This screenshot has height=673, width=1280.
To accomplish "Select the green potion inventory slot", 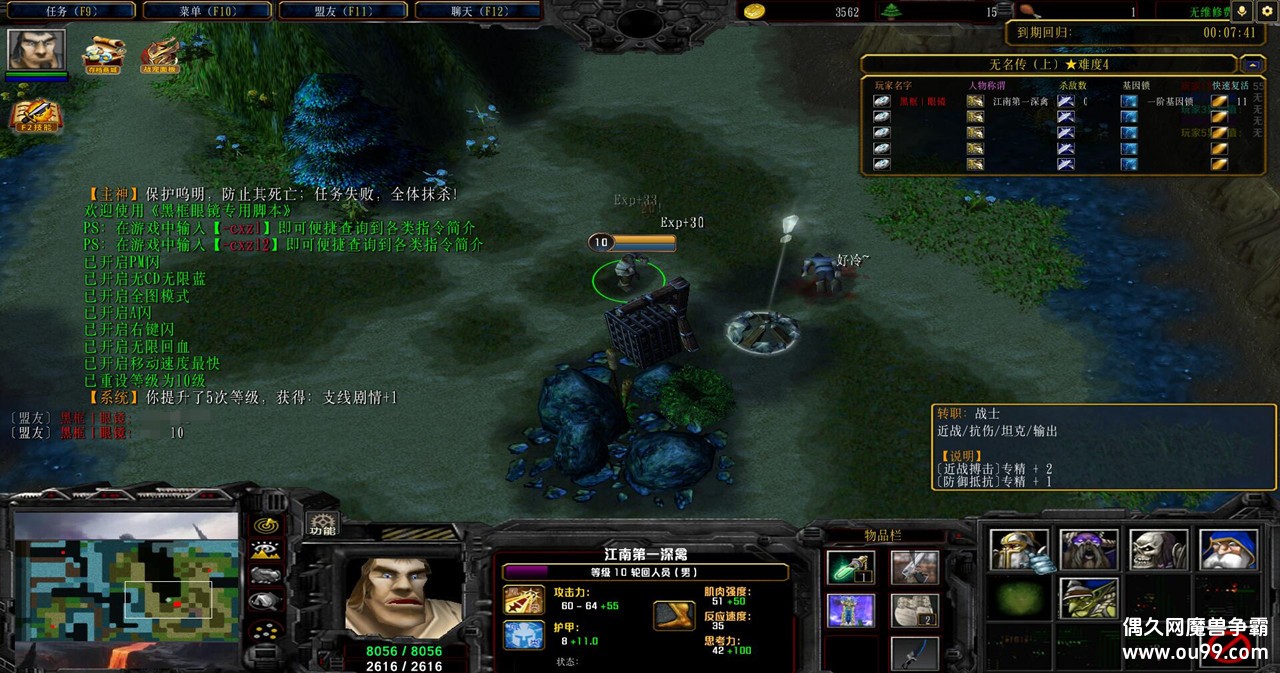I will point(851,567).
